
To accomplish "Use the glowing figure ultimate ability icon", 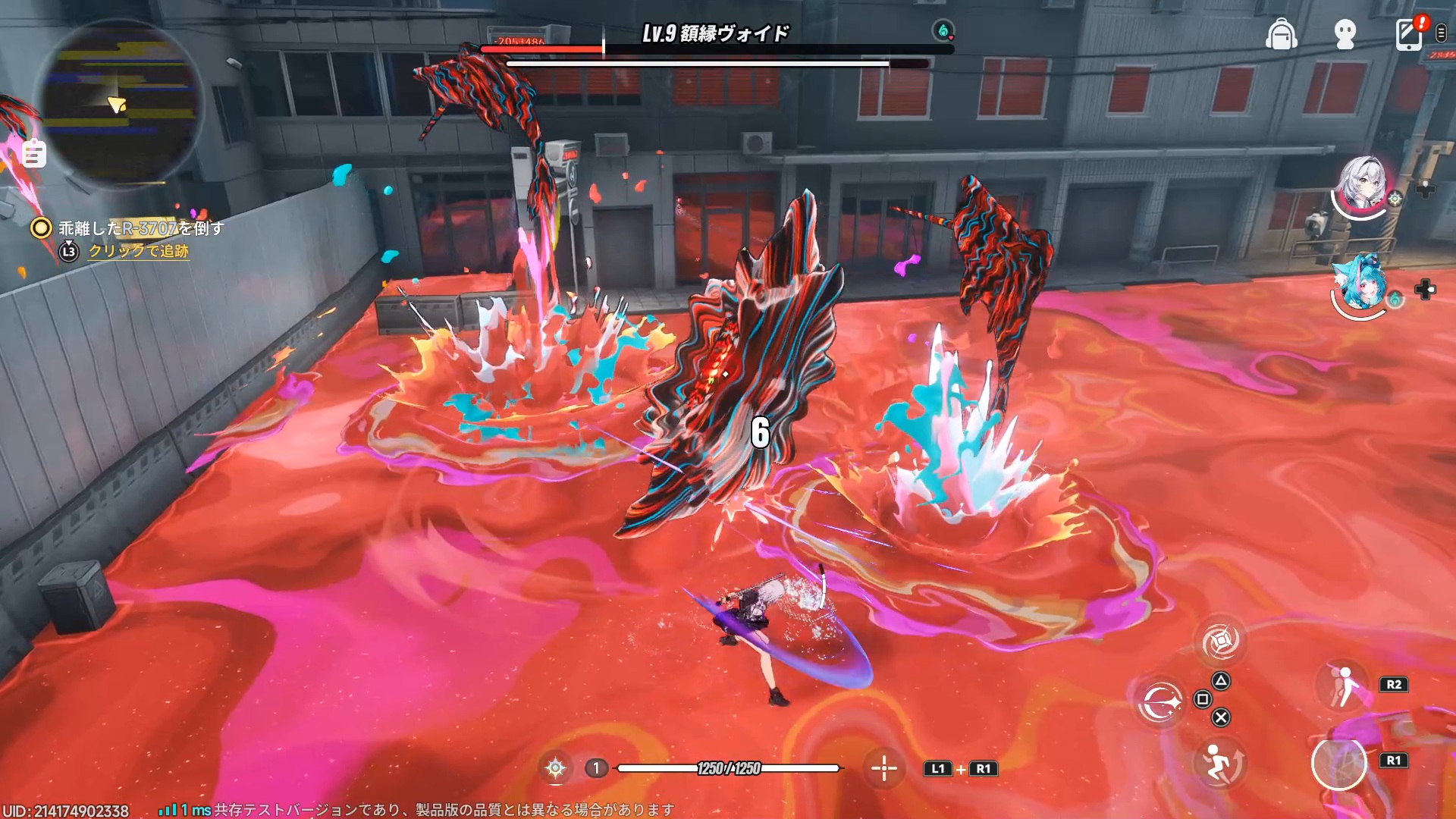I will [1344, 685].
